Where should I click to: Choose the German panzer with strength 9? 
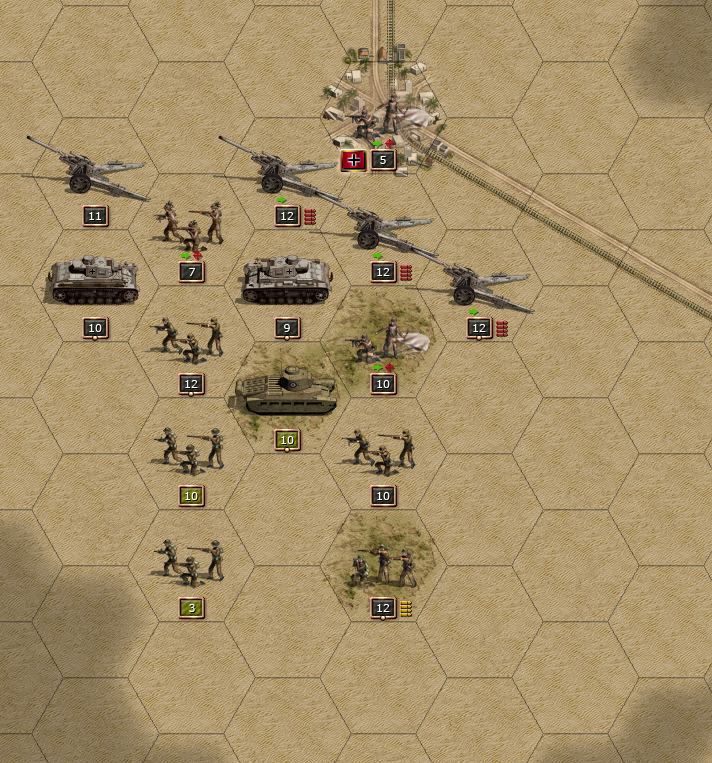(286, 281)
